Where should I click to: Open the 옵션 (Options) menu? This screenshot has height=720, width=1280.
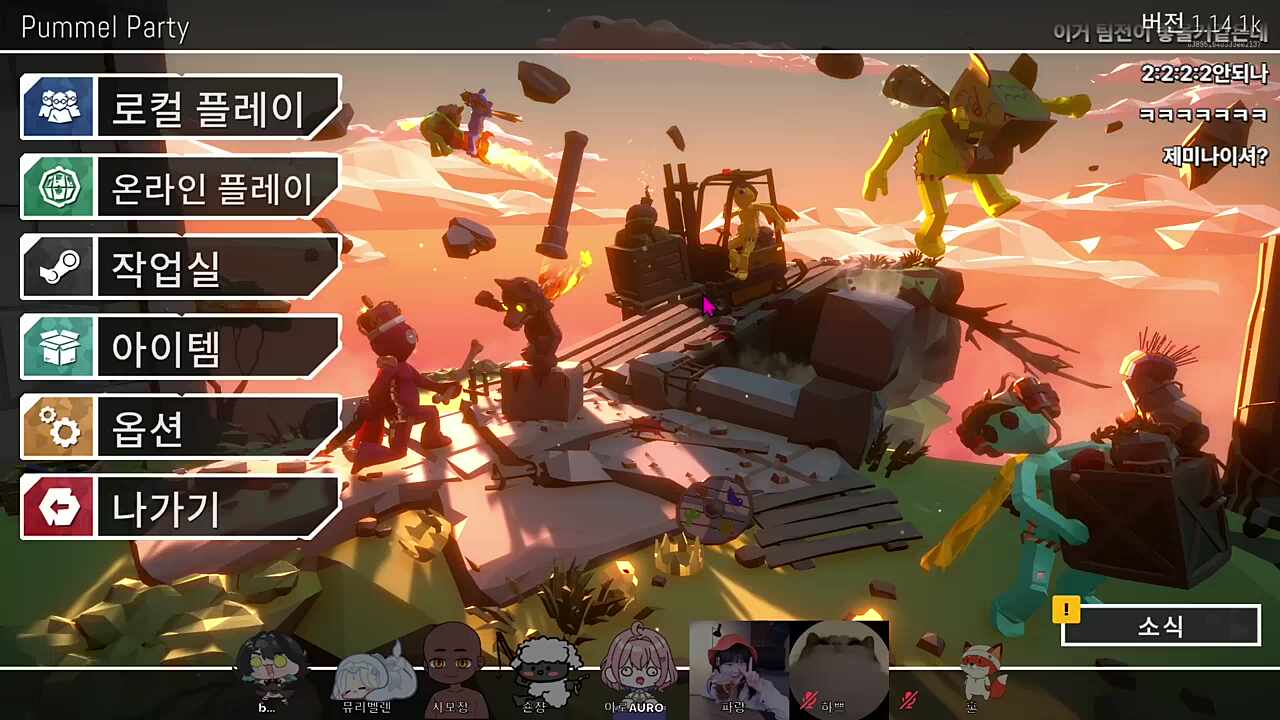pos(180,427)
